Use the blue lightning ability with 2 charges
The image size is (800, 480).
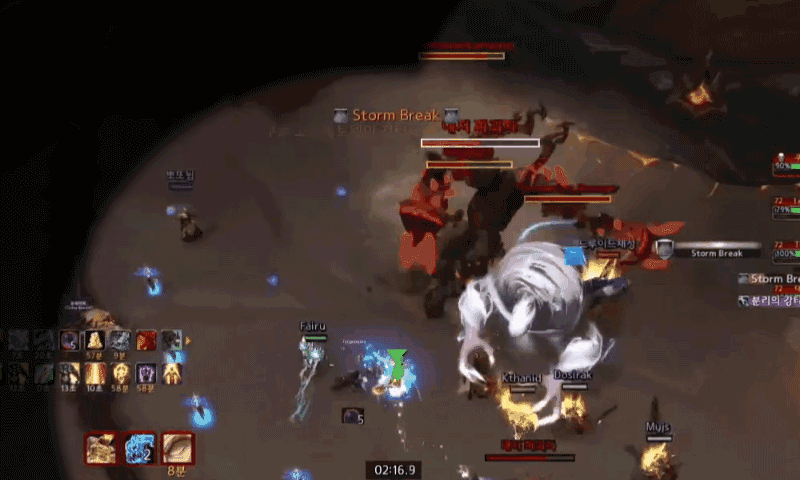tap(139, 448)
